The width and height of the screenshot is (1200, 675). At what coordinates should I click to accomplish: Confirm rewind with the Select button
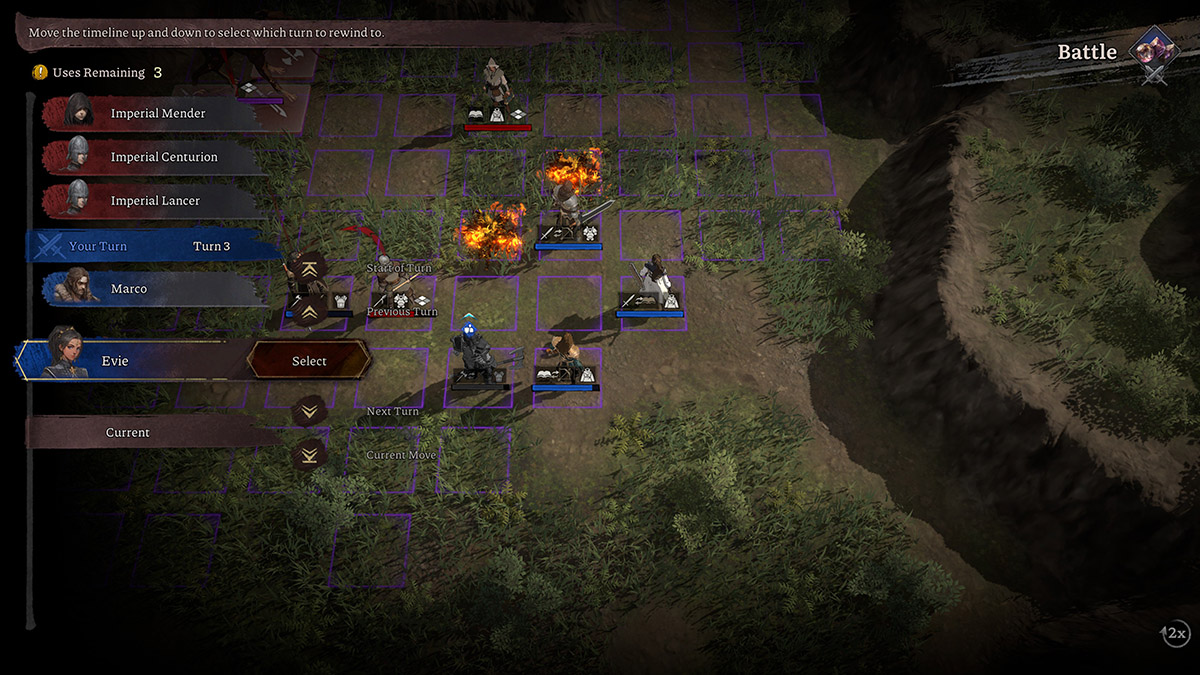[309, 361]
